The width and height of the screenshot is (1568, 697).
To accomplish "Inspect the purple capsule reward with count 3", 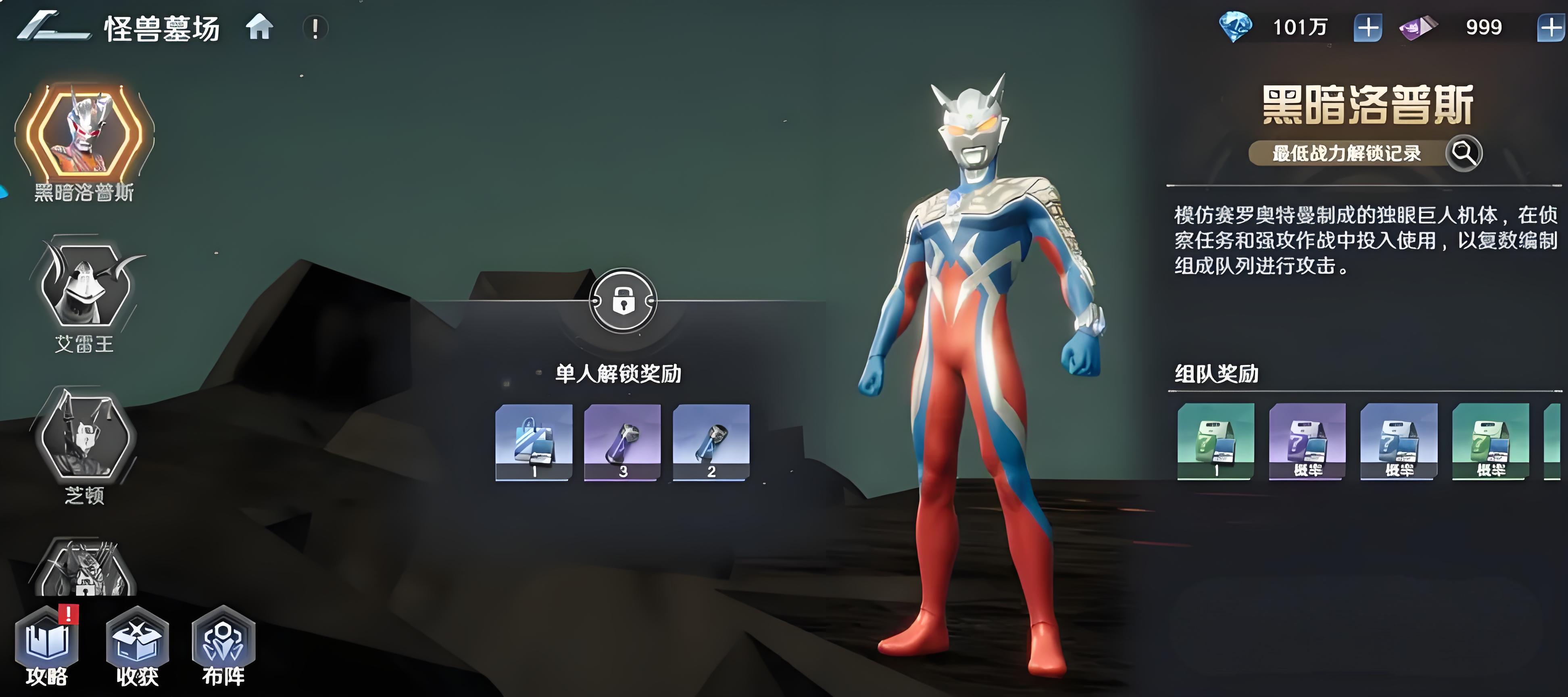I will coord(622,442).
